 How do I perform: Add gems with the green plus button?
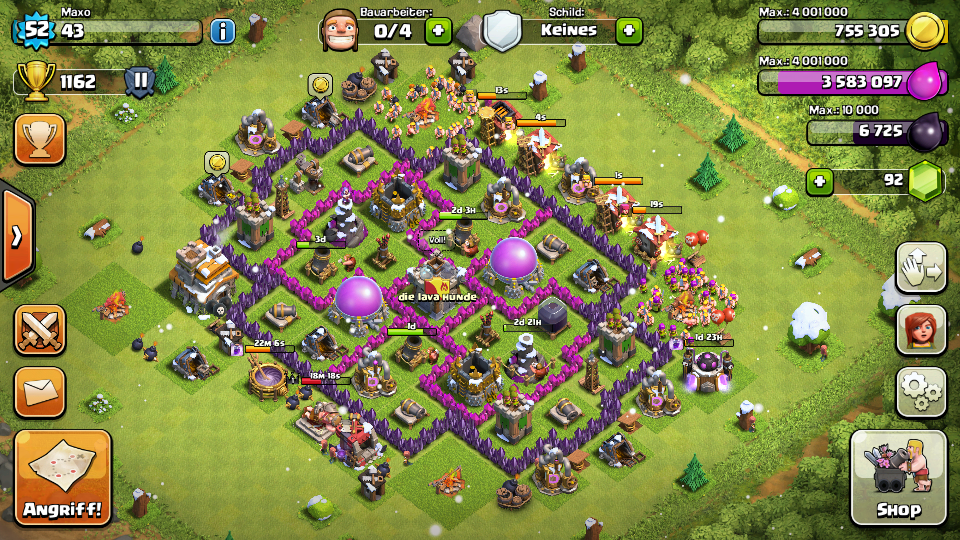(820, 181)
